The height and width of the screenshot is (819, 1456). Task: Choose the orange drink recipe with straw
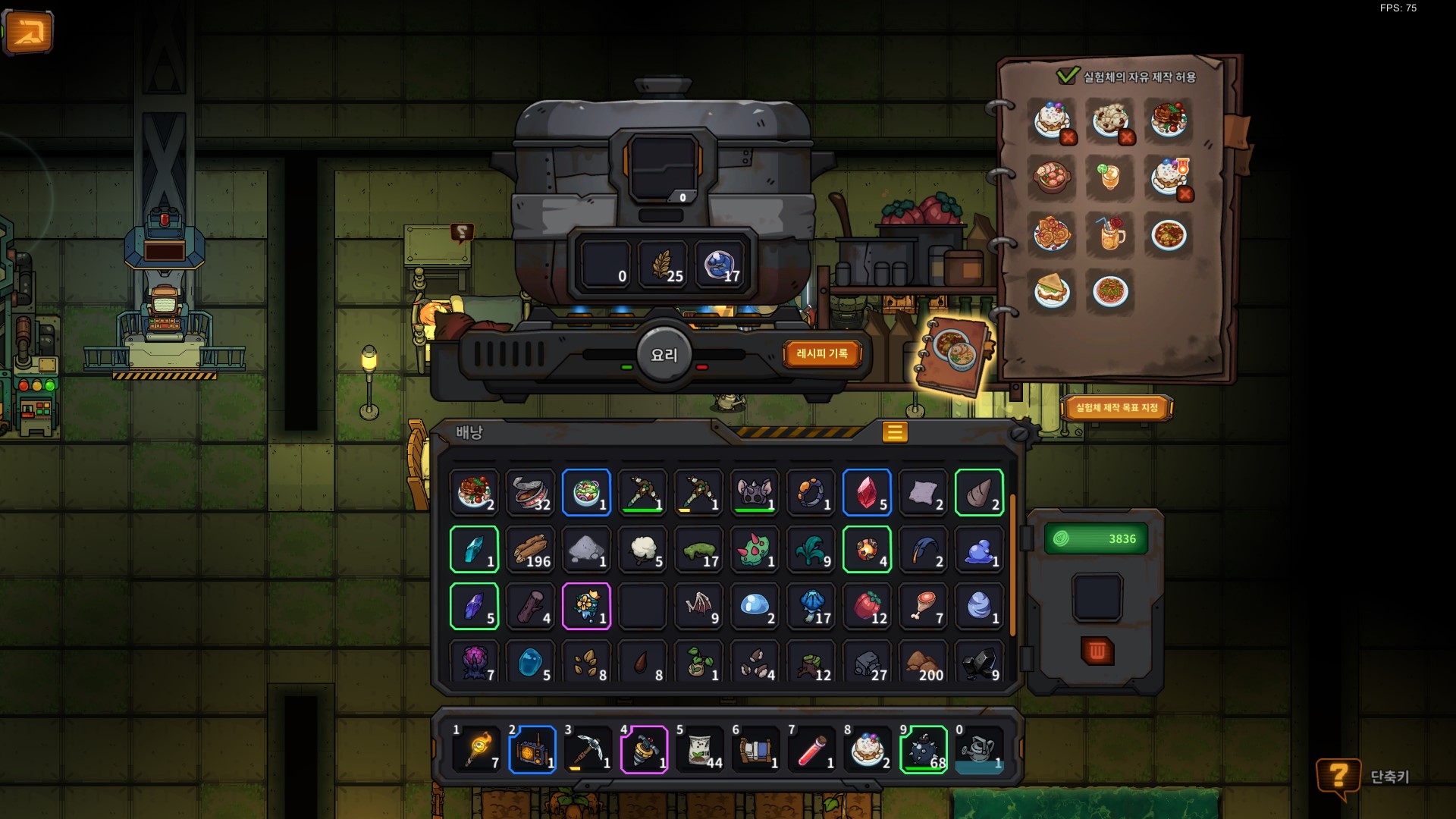click(x=1109, y=234)
